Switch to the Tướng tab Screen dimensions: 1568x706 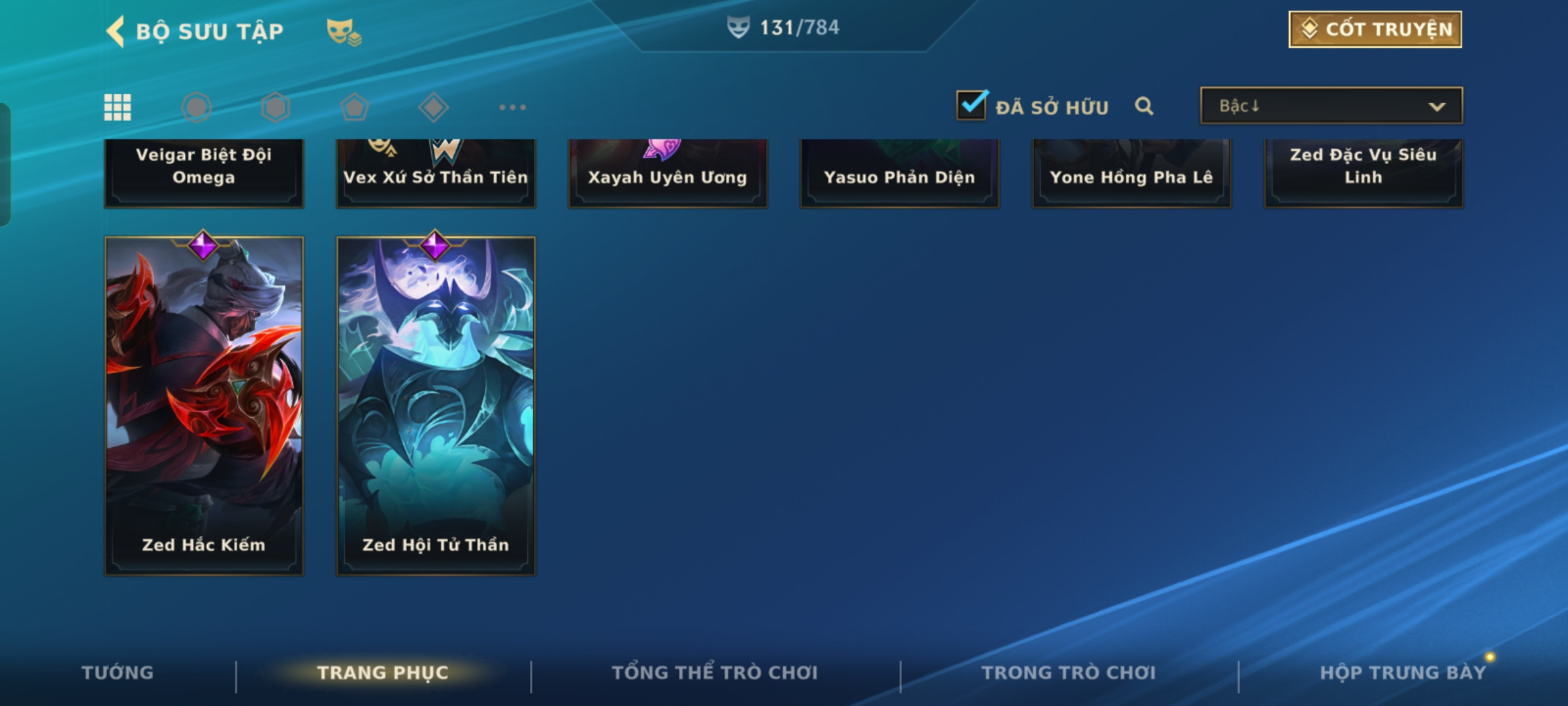[x=118, y=673]
